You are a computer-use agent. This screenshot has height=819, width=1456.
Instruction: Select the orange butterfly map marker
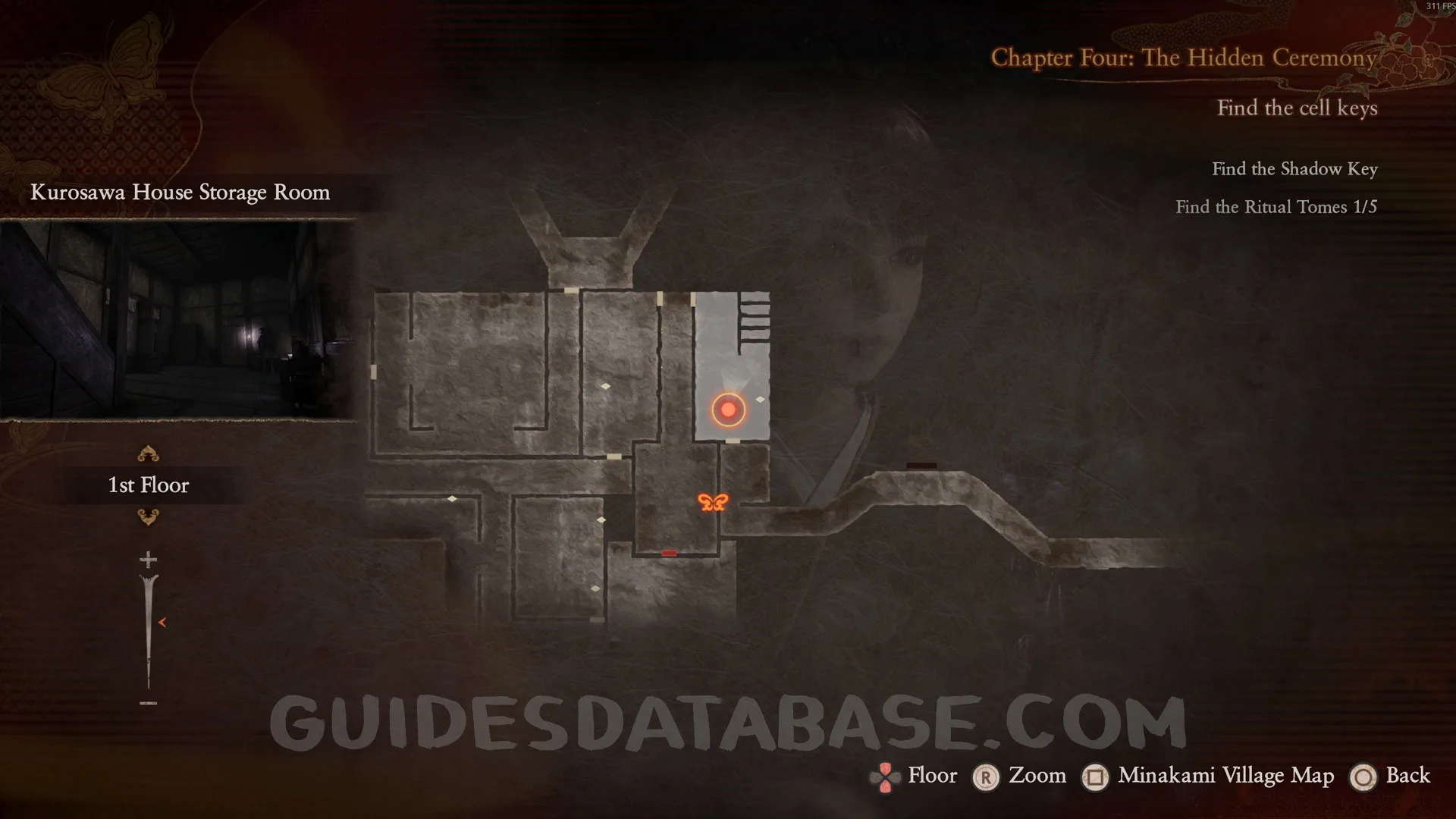(713, 502)
